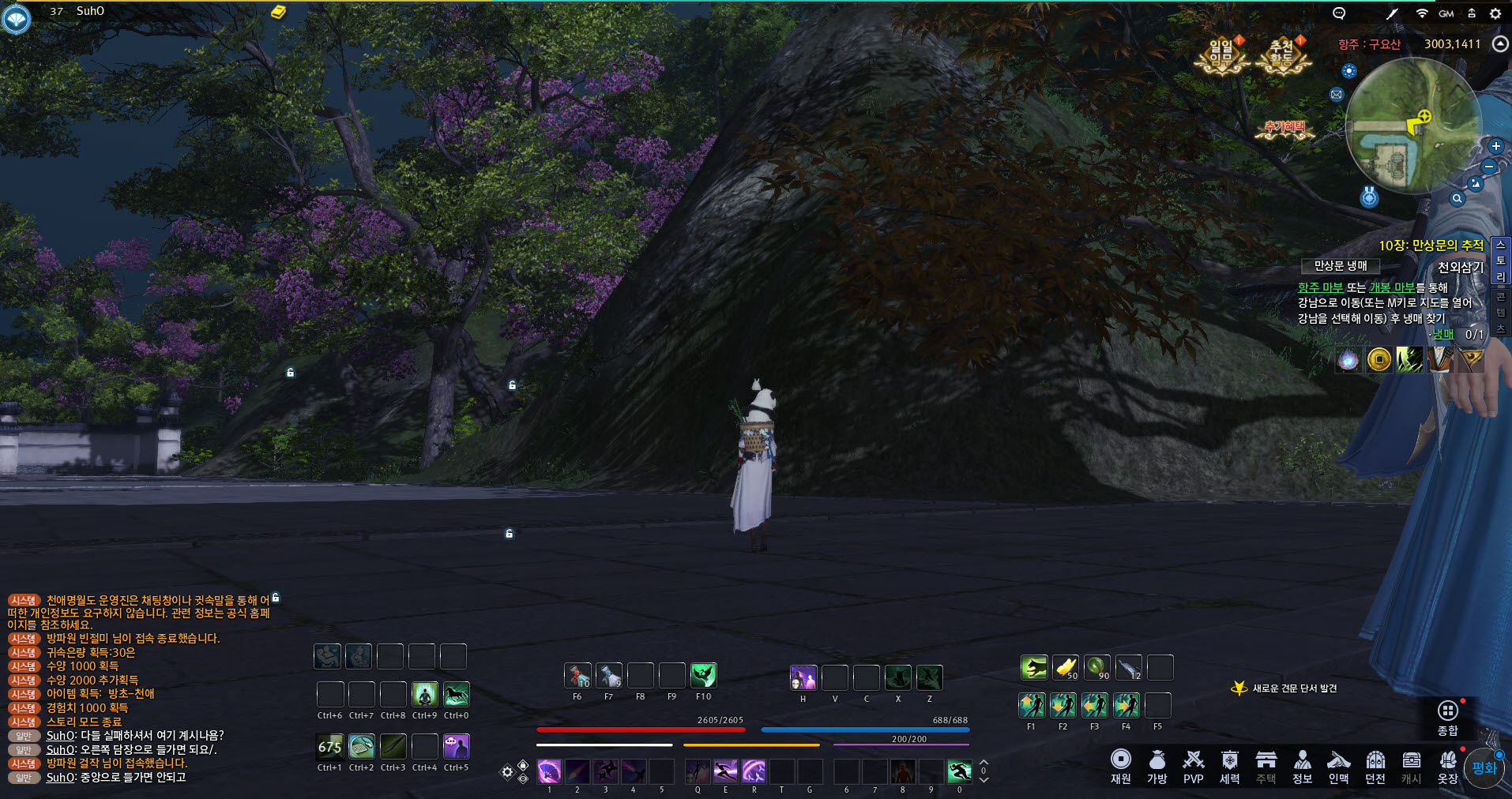Follow the 항주 마부 quest link
1512x799 pixels.
point(1320,287)
